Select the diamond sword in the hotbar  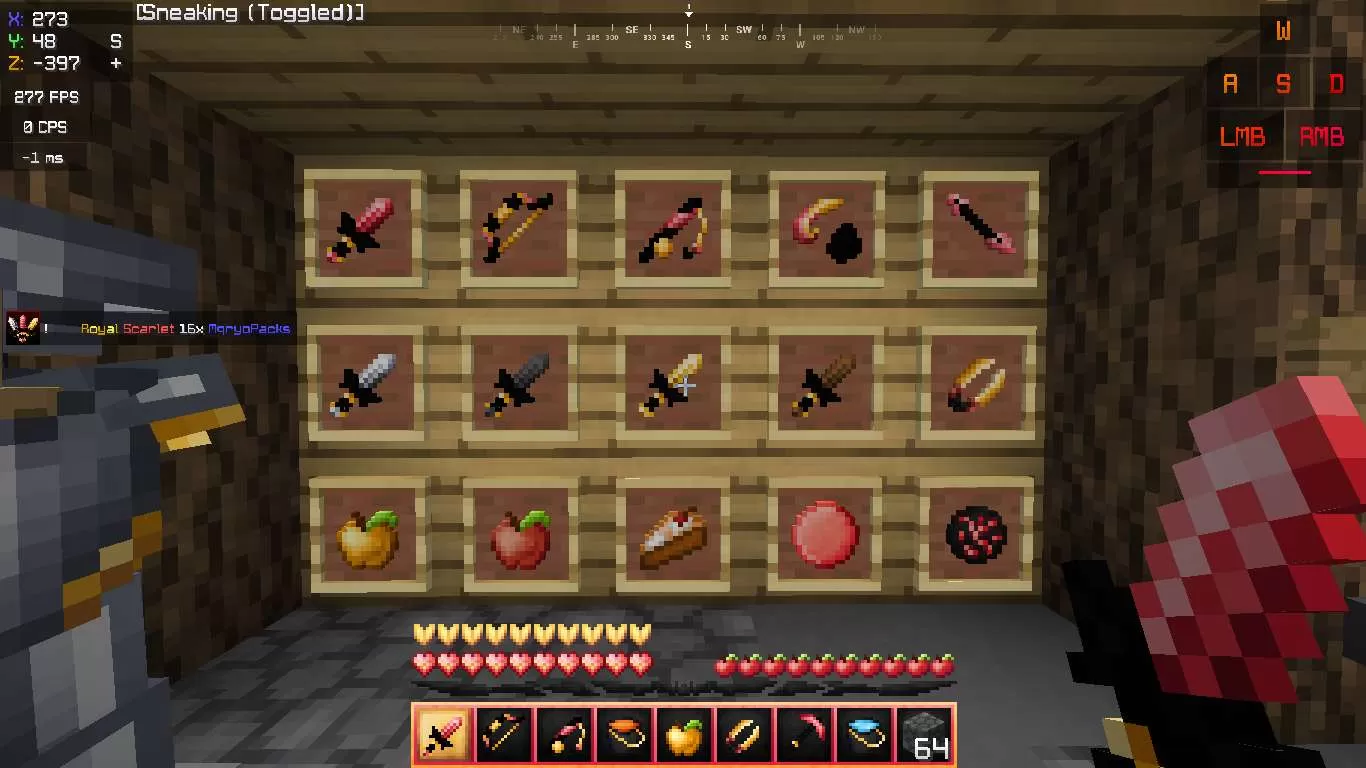(x=443, y=735)
